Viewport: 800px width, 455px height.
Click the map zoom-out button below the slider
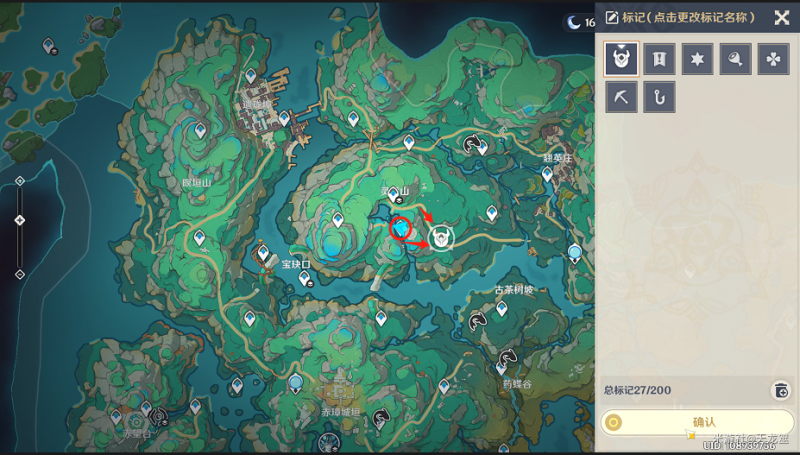coord(20,273)
